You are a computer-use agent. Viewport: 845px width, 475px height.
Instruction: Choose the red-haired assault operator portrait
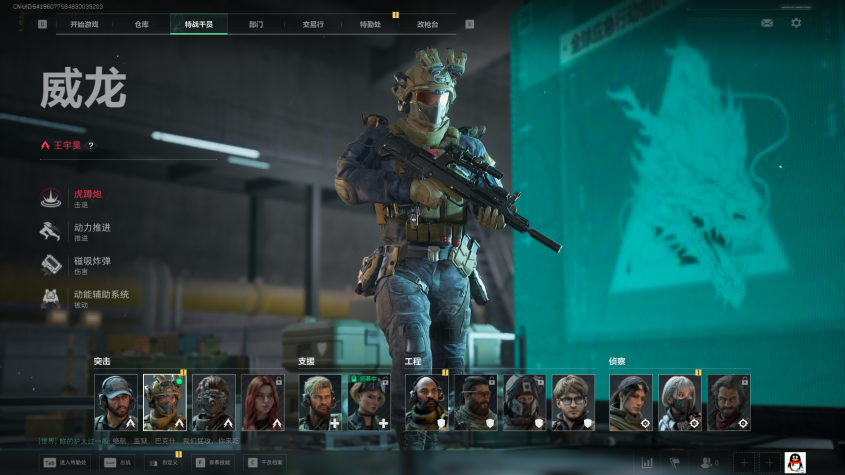tap(262, 402)
